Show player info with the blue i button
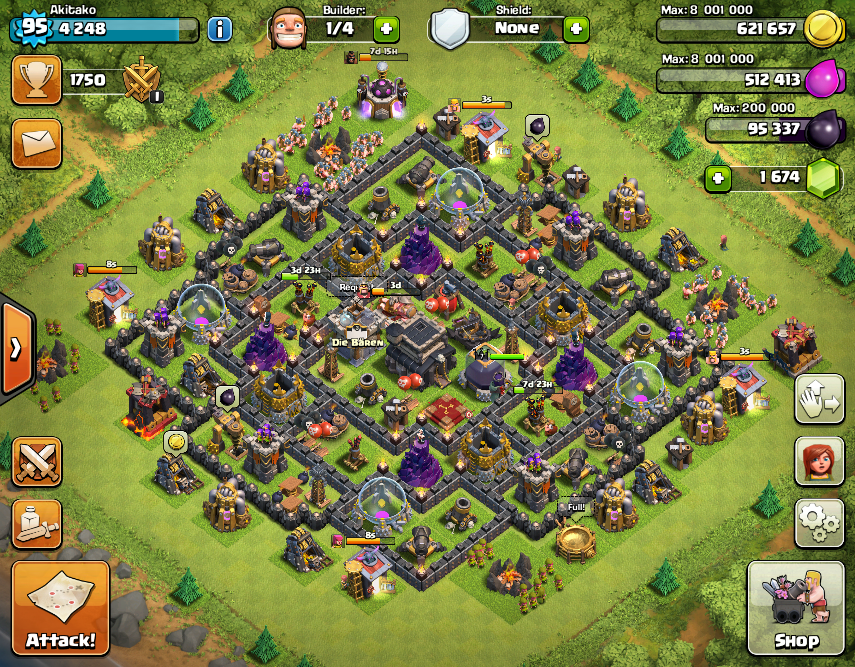 click(x=220, y=28)
